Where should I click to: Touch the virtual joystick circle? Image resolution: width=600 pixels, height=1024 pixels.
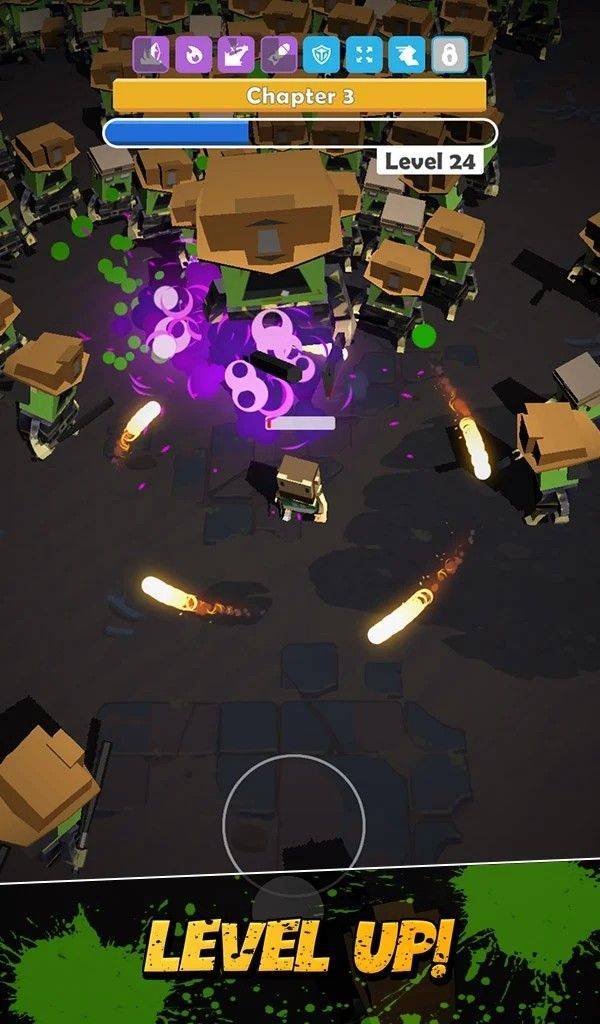(294, 826)
